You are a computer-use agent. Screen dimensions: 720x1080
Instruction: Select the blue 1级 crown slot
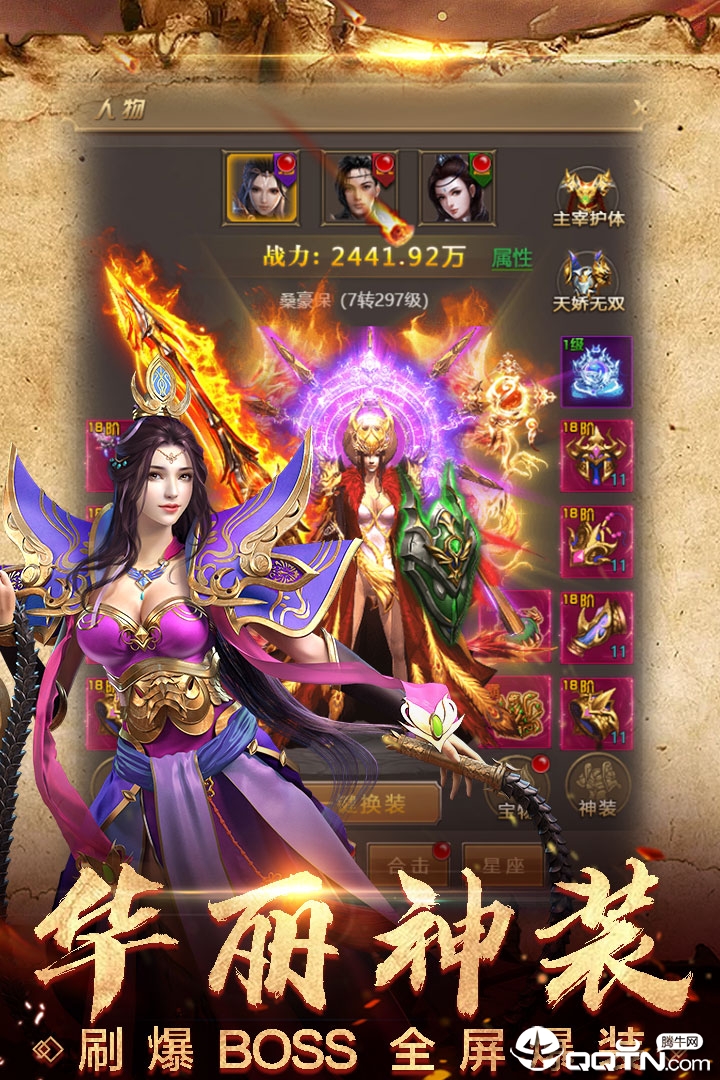point(596,371)
